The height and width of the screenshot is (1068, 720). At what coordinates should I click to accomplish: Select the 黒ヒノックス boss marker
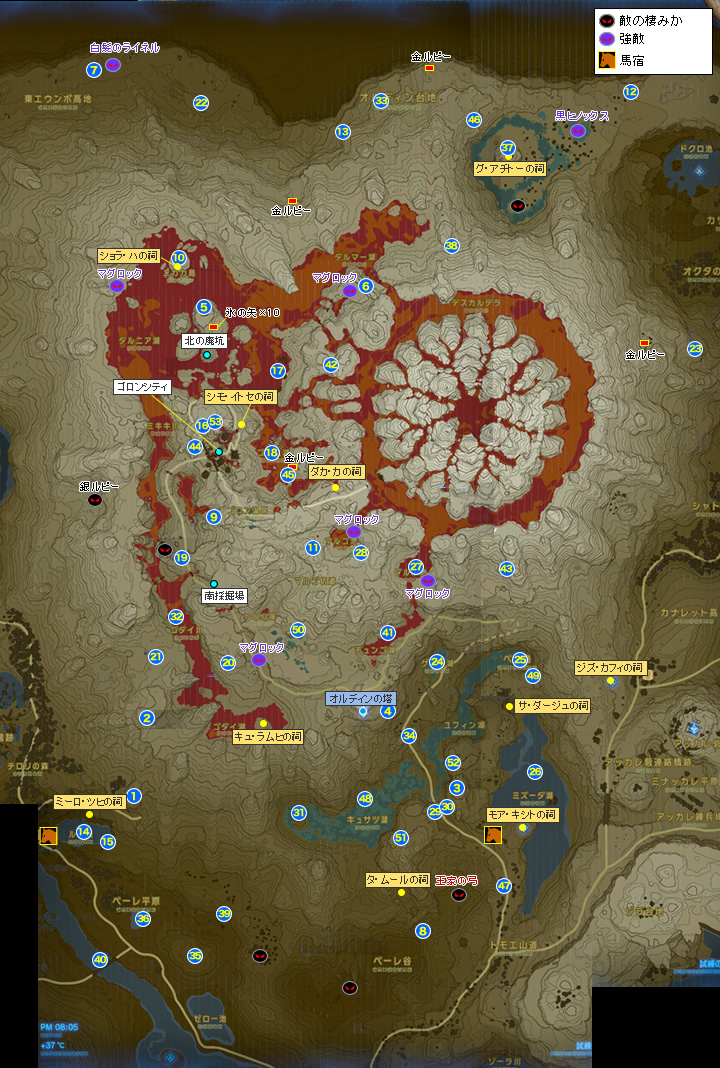(577, 131)
